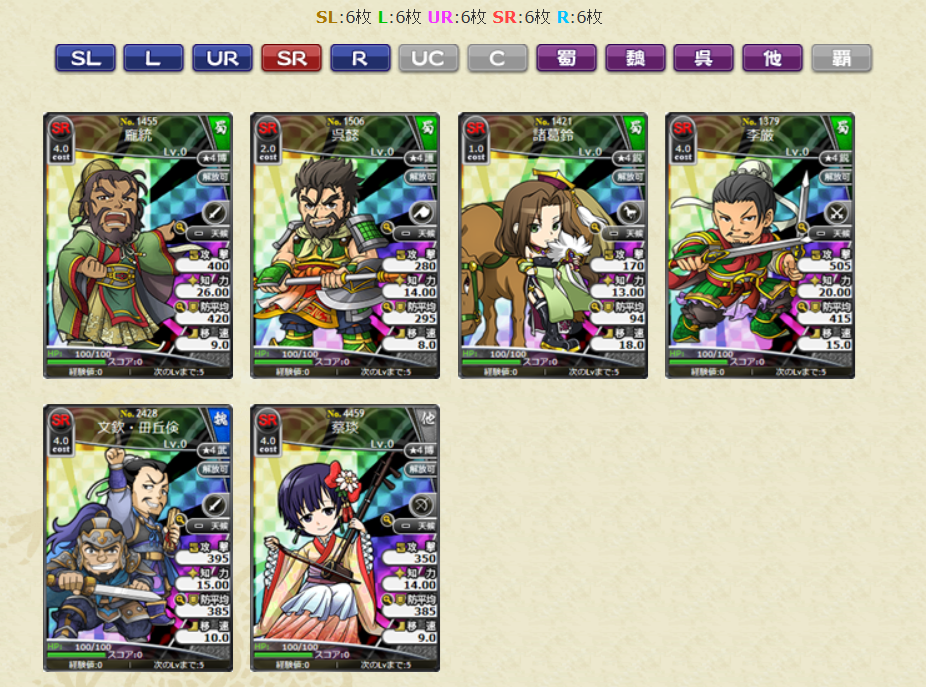Screen dimensions: 926x687
Task: Show only UR rarity cards
Action: click(x=222, y=58)
